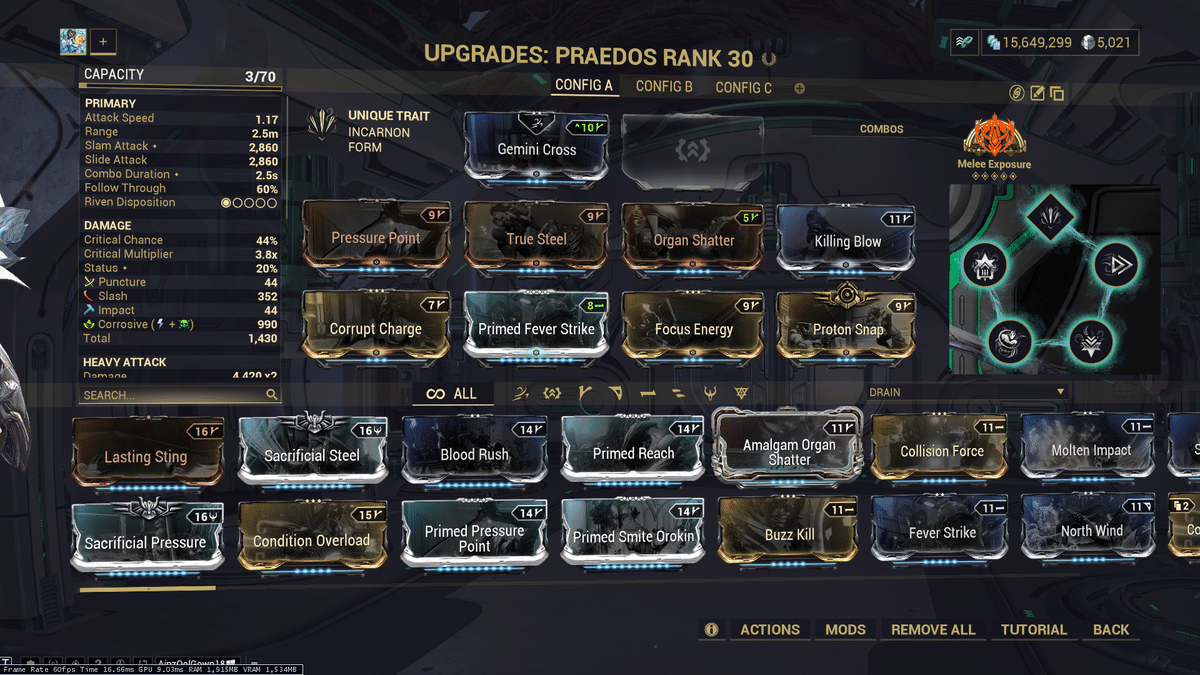Pick the equipped Killing Blow mod
The height and width of the screenshot is (675, 1200).
point(847,240)
